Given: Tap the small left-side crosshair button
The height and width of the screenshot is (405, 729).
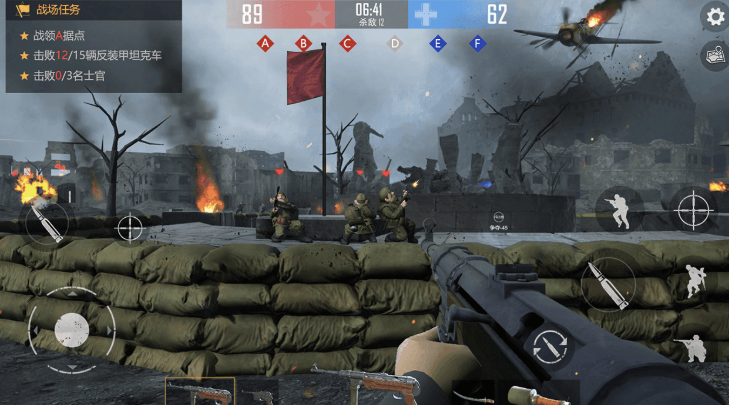Looking at the screenshot, I should 130,228.
